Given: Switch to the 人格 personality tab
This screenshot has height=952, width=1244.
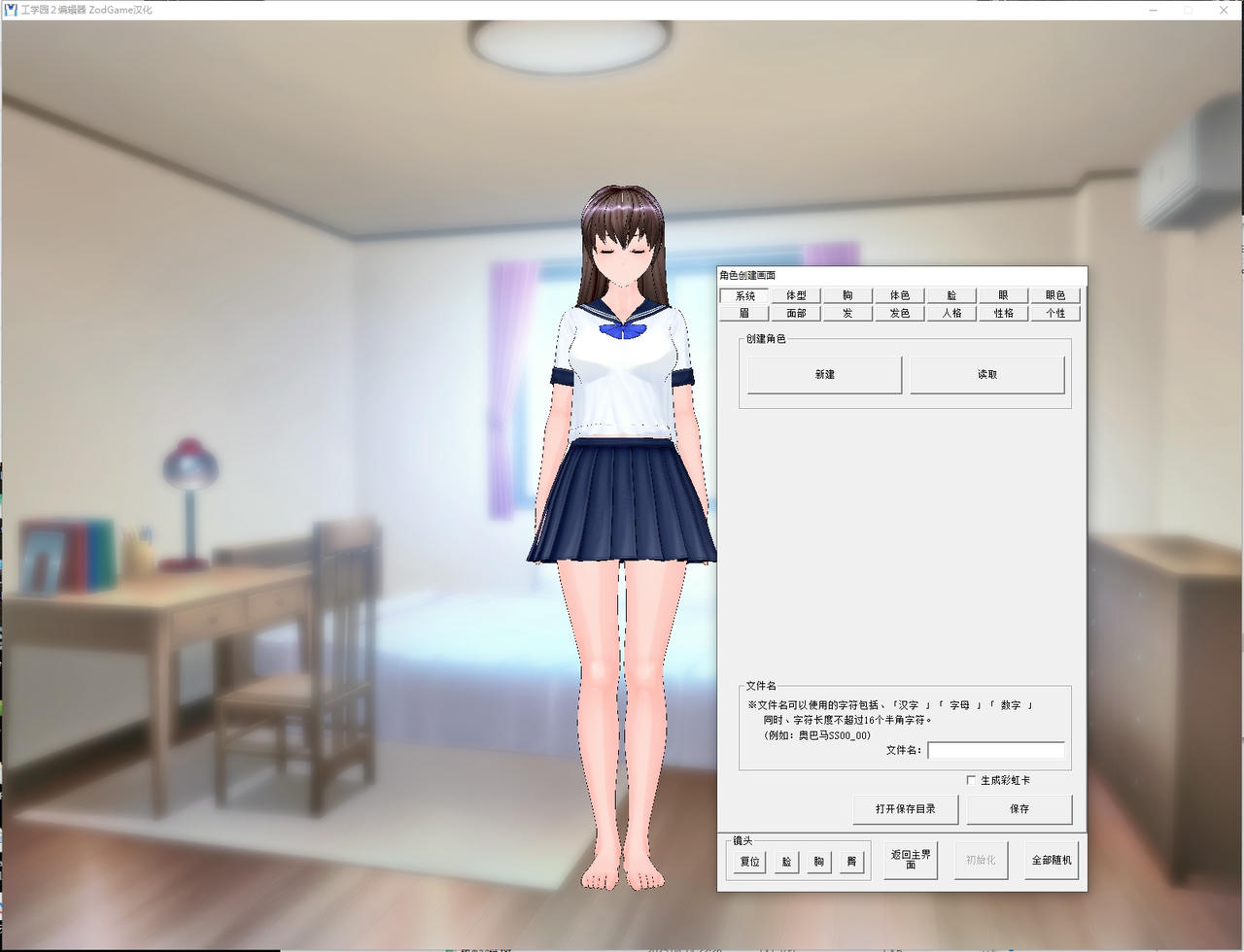Looking at the screenshot, I should tap(950, 313).
